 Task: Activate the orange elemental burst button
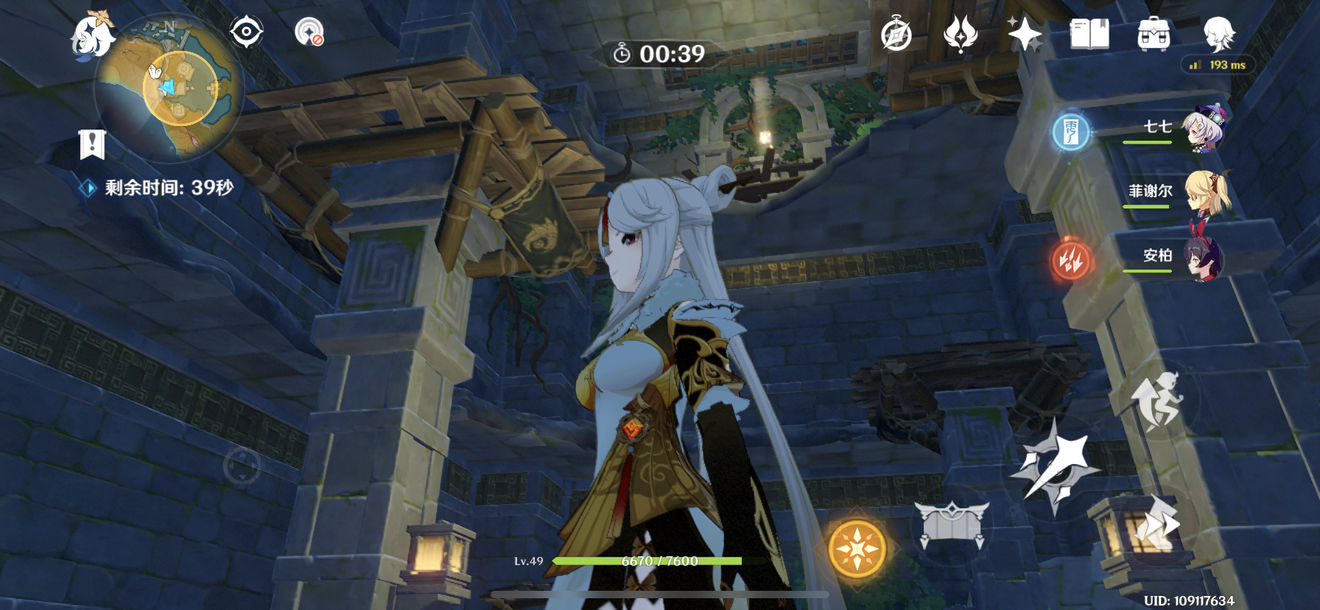[x=857, y=548]
